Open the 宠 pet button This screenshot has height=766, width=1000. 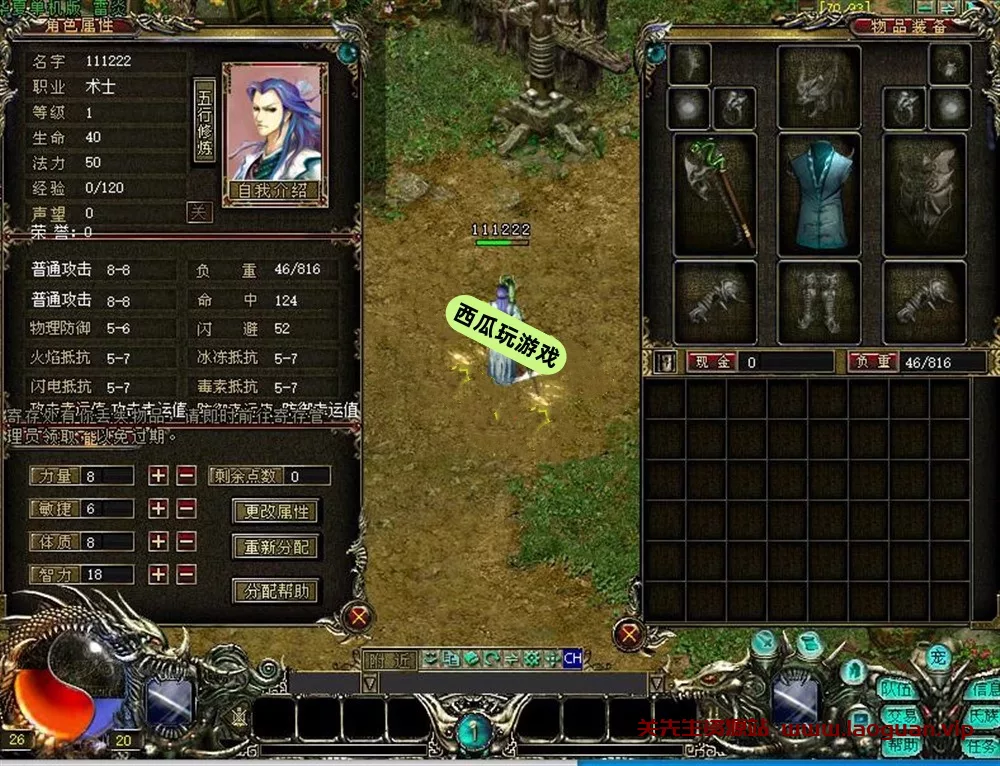tap(938, 658)
